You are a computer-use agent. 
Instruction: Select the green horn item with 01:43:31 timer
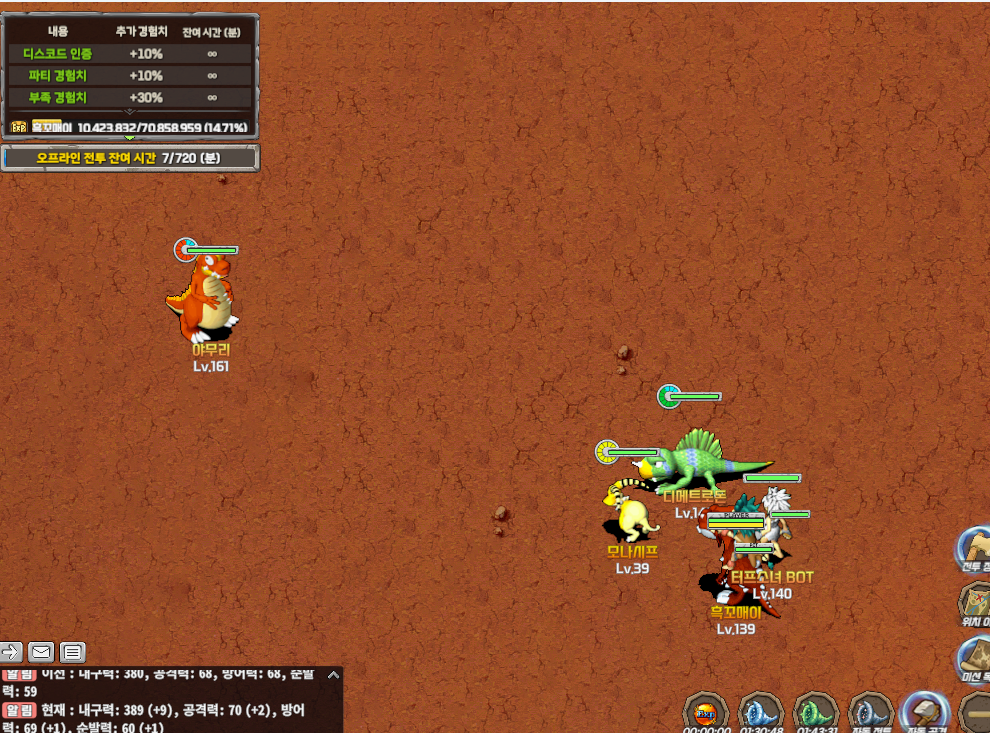pyautogui.click(x=815, y=713)
